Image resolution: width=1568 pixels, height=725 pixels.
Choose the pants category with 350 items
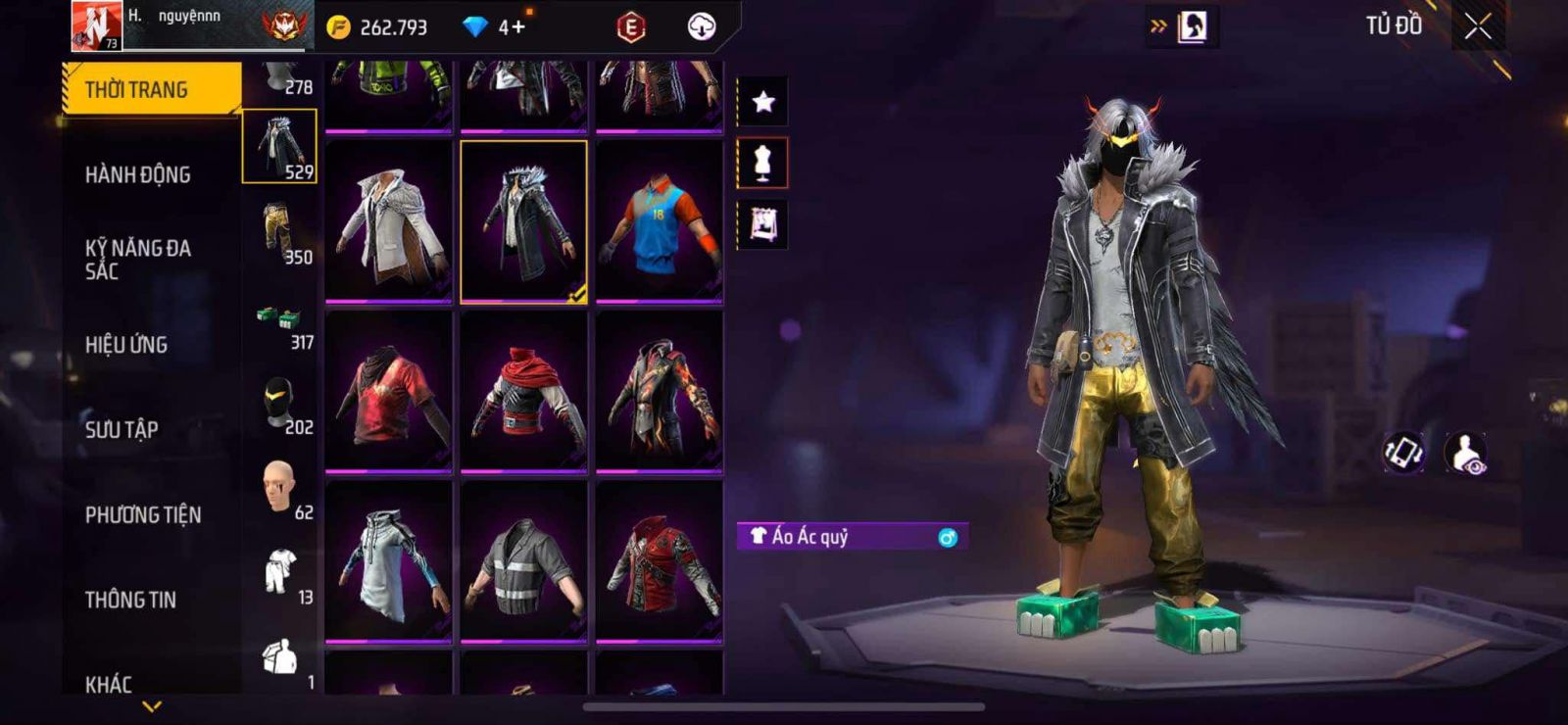(280, 233)
